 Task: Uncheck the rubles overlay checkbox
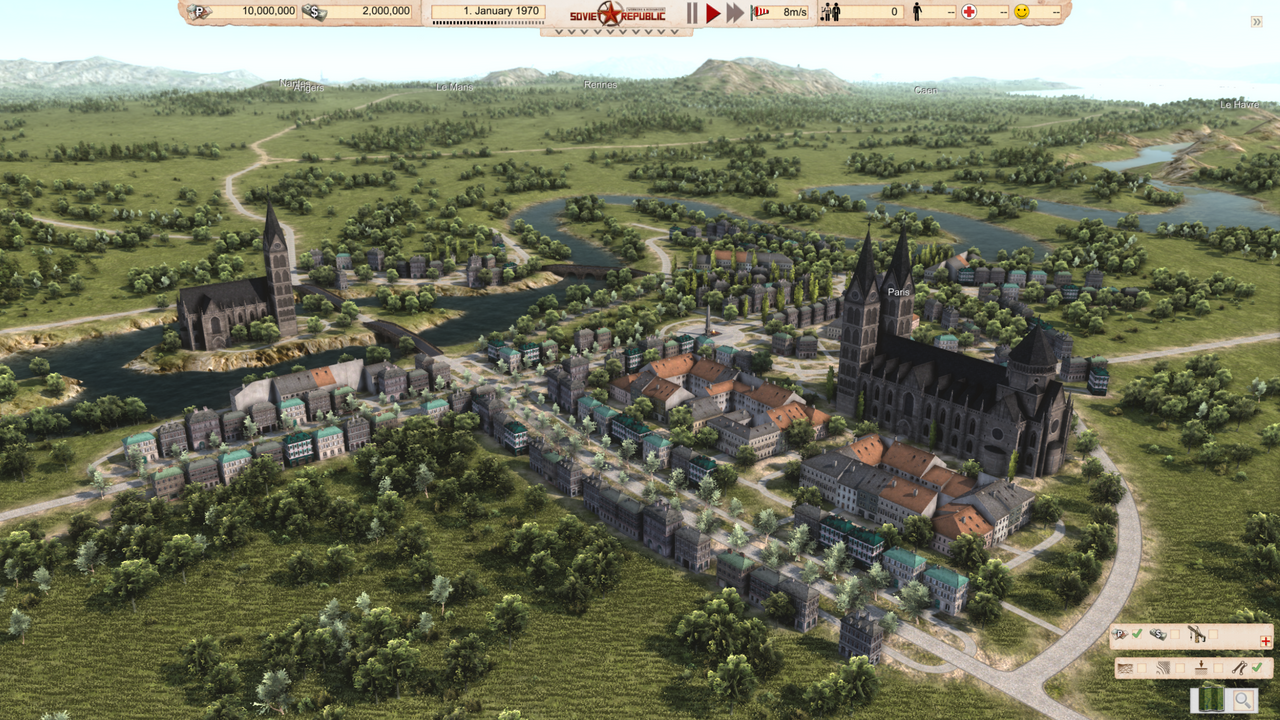coord(1137,633)
